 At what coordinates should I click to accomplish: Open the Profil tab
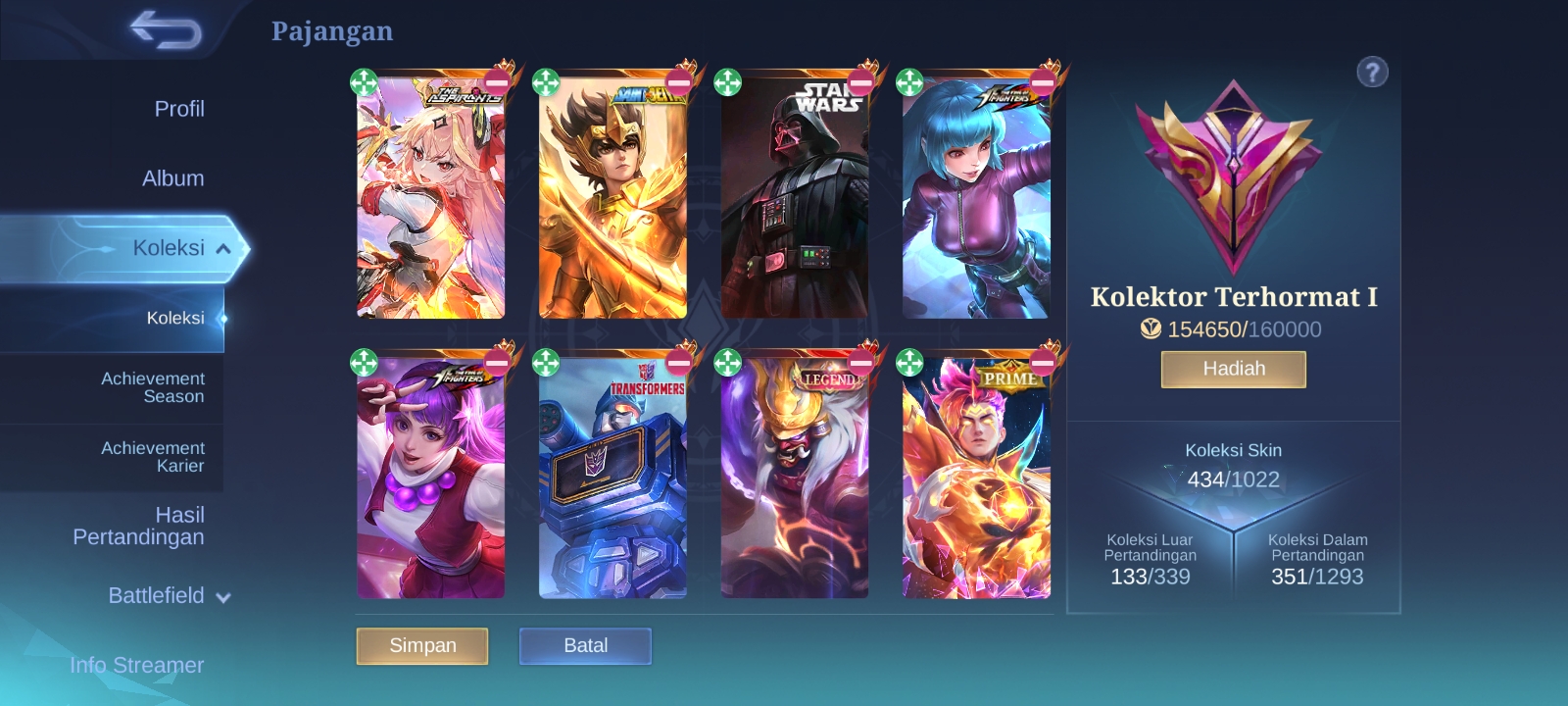(x=178, y=109)
